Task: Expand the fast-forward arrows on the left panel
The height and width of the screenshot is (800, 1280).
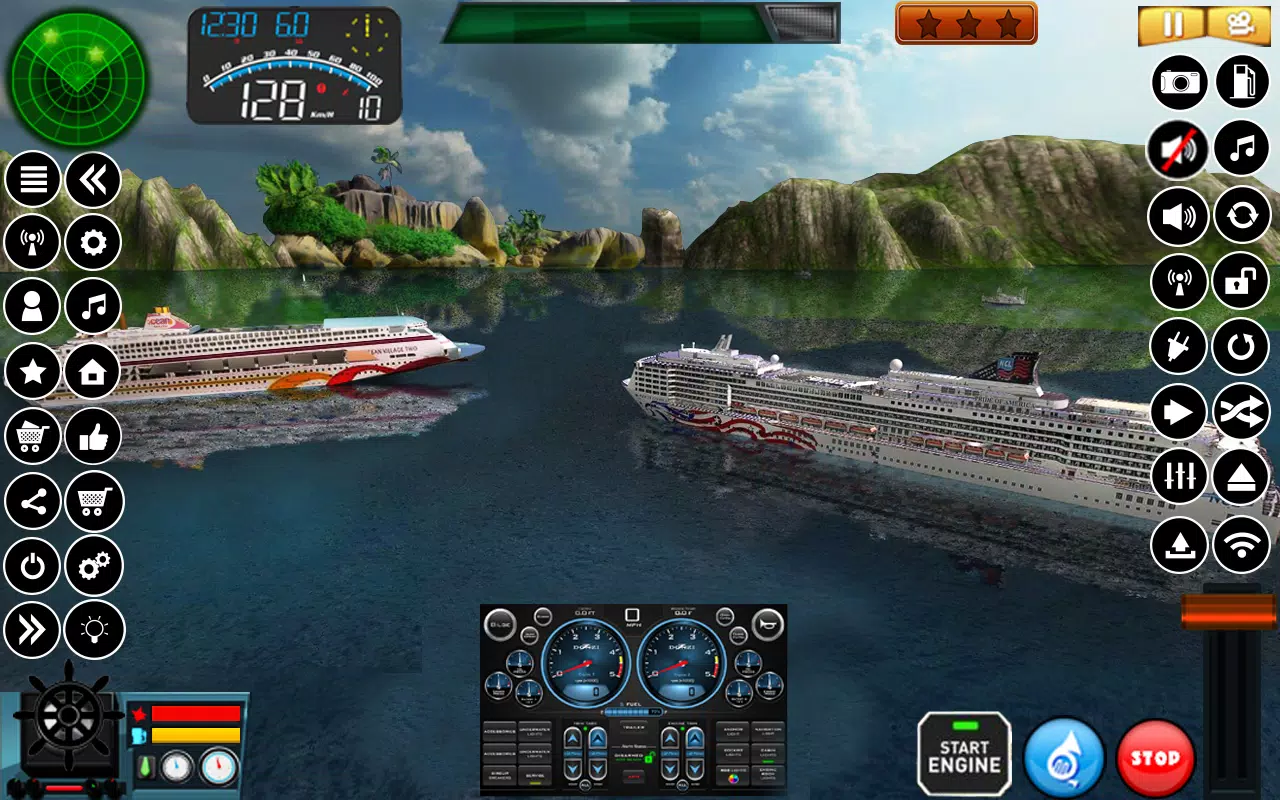Action: pos(32,629)
